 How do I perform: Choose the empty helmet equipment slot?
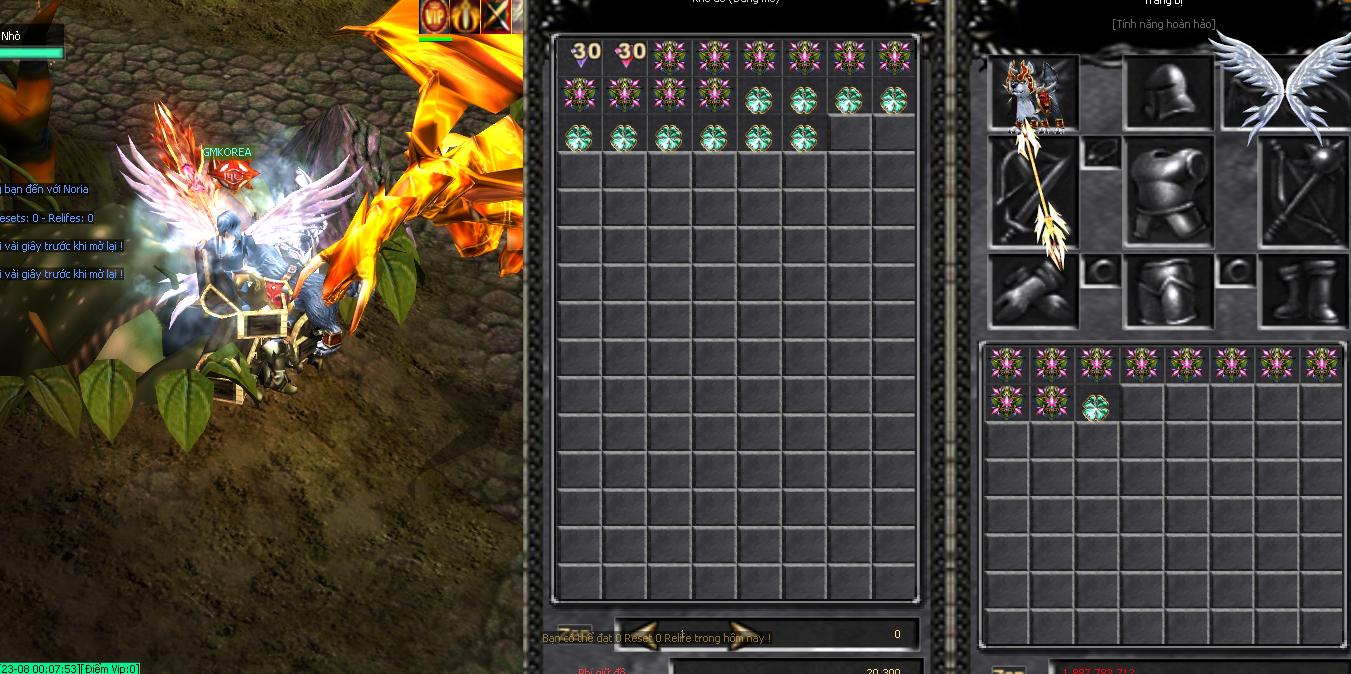(x=1168, y=93)
